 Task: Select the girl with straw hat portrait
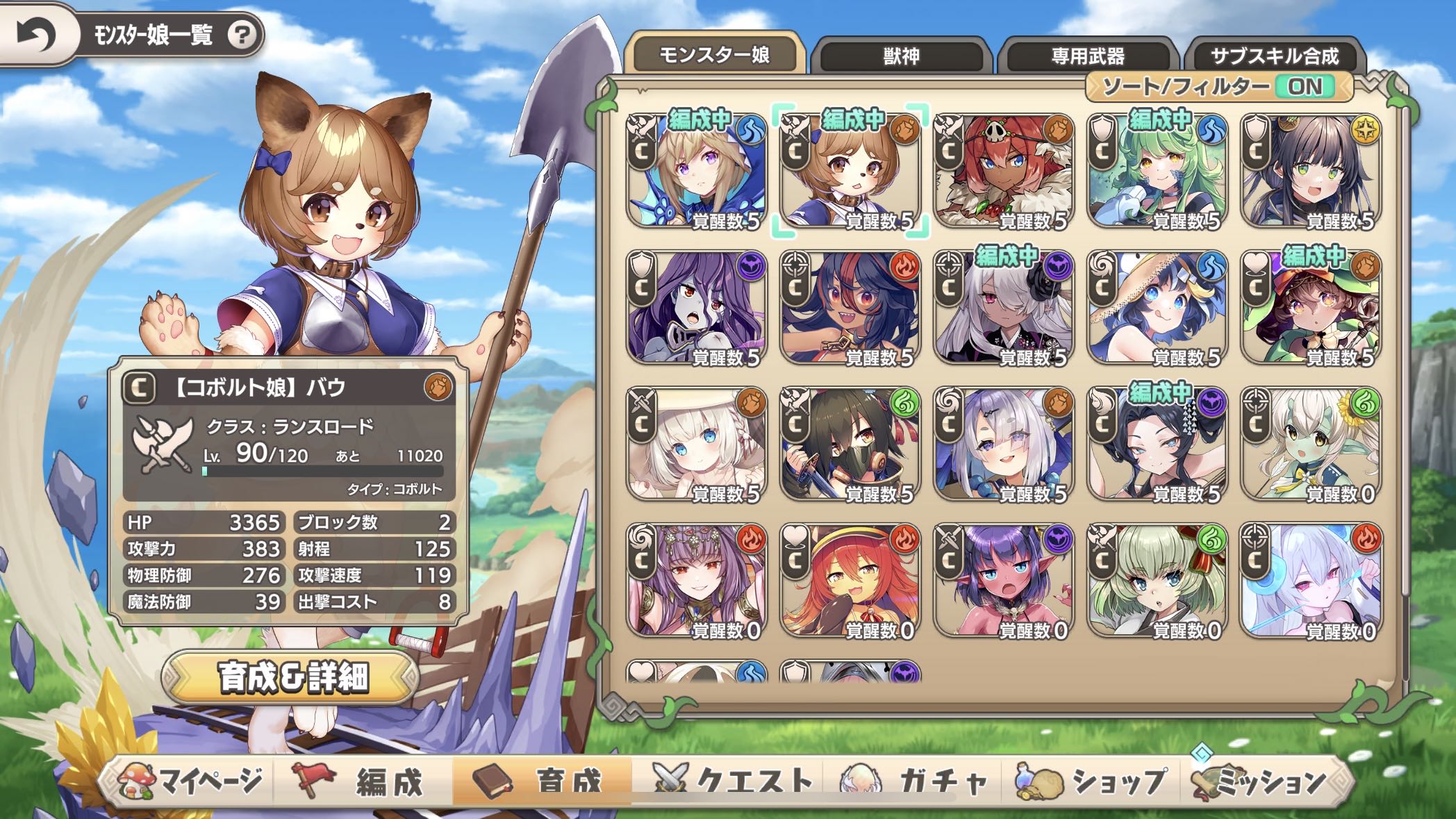coord(1157,308)
